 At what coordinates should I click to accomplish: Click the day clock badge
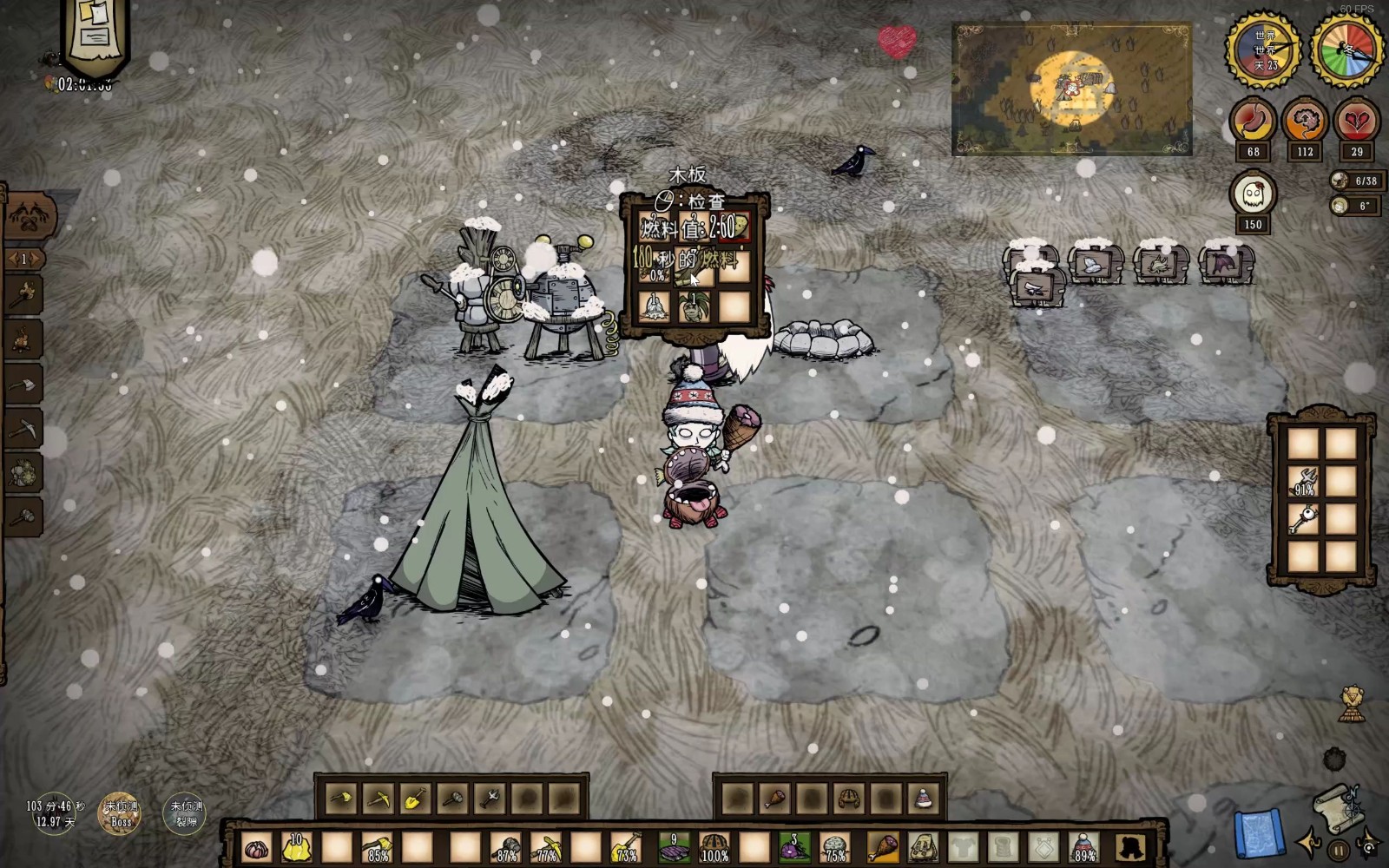(1263, 49)
